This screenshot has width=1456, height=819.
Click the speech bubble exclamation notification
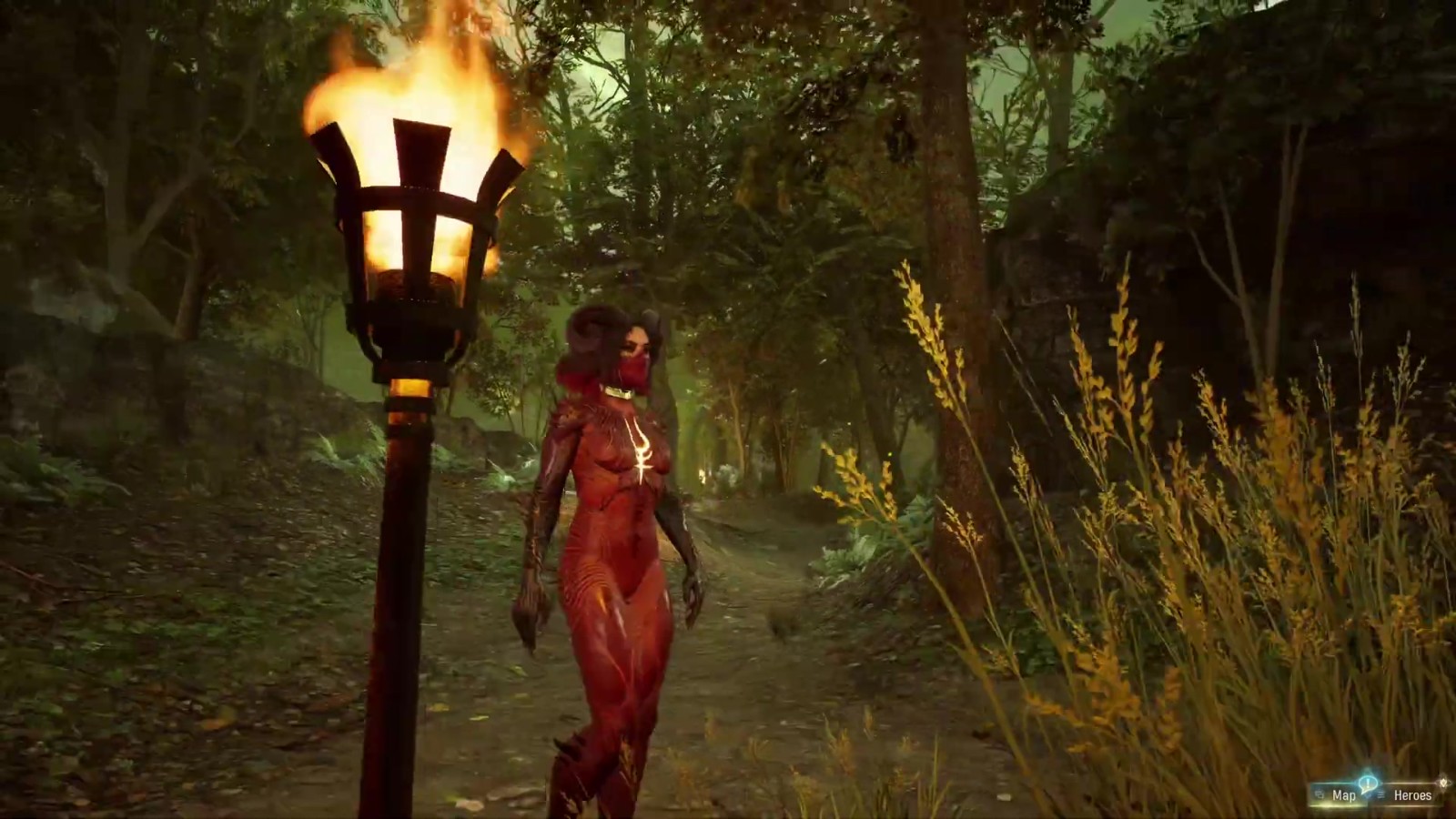point(1368,783)
